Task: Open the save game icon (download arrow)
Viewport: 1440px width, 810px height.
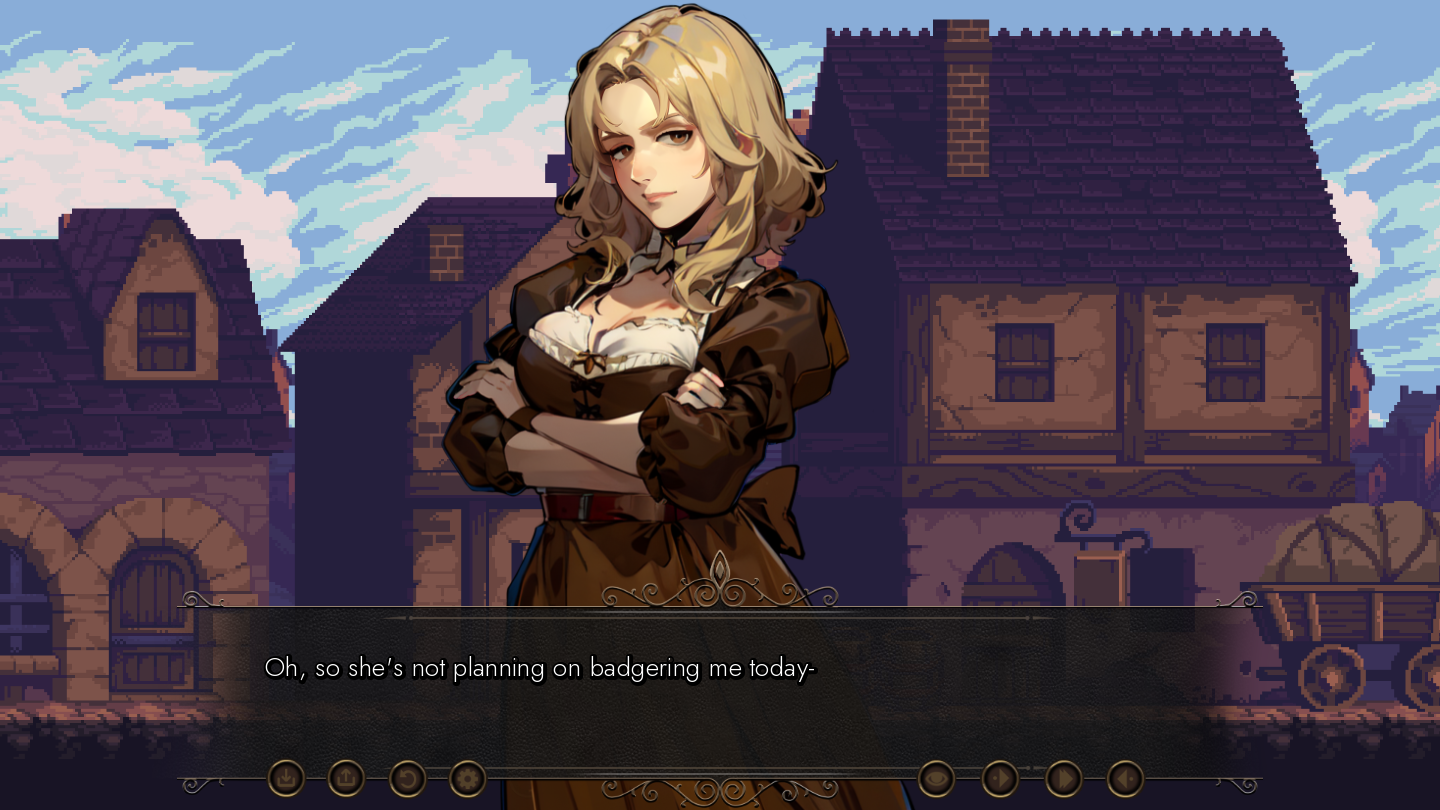Action: [286, 778]
